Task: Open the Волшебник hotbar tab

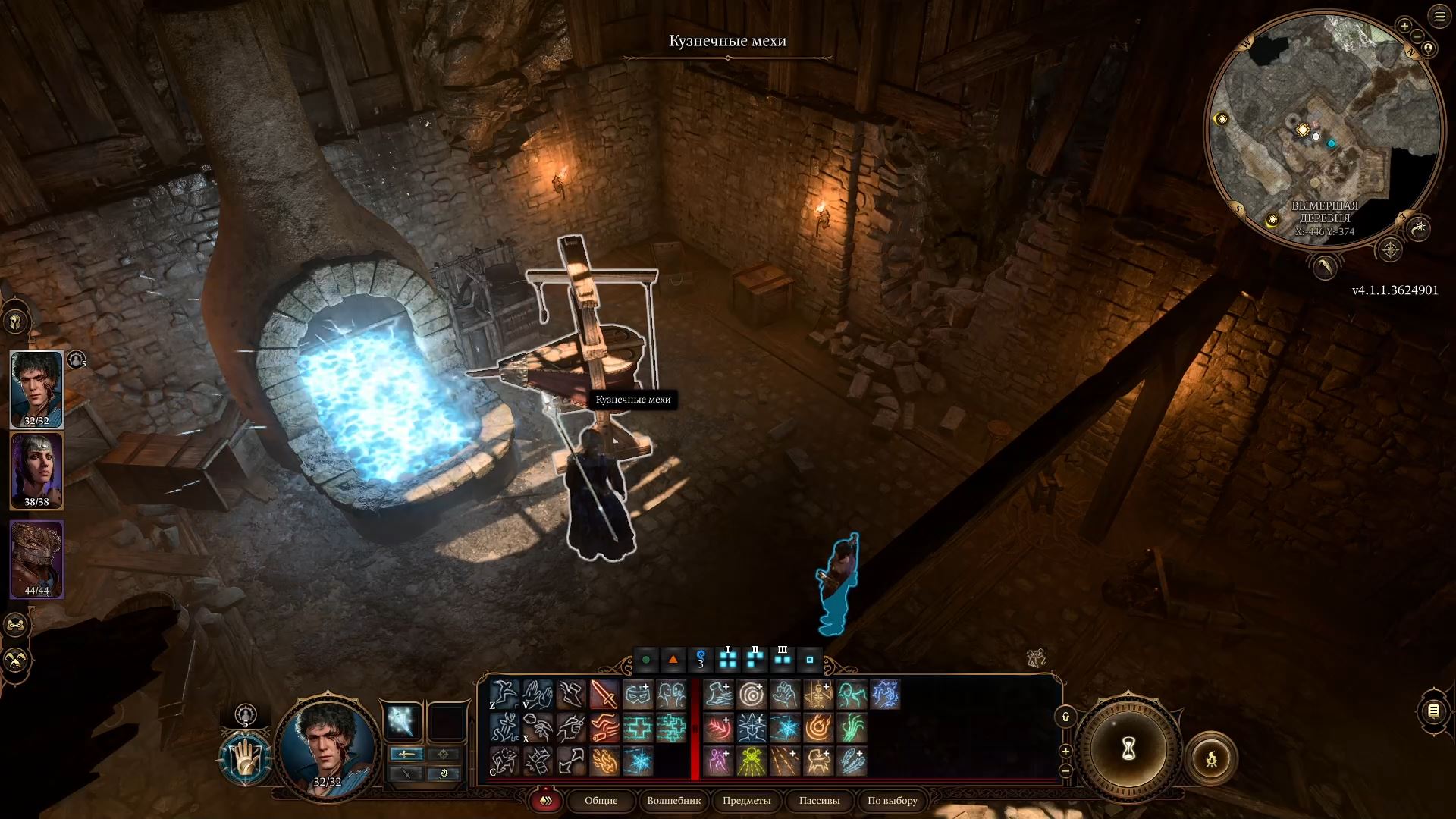Action: tap(673, 800)
